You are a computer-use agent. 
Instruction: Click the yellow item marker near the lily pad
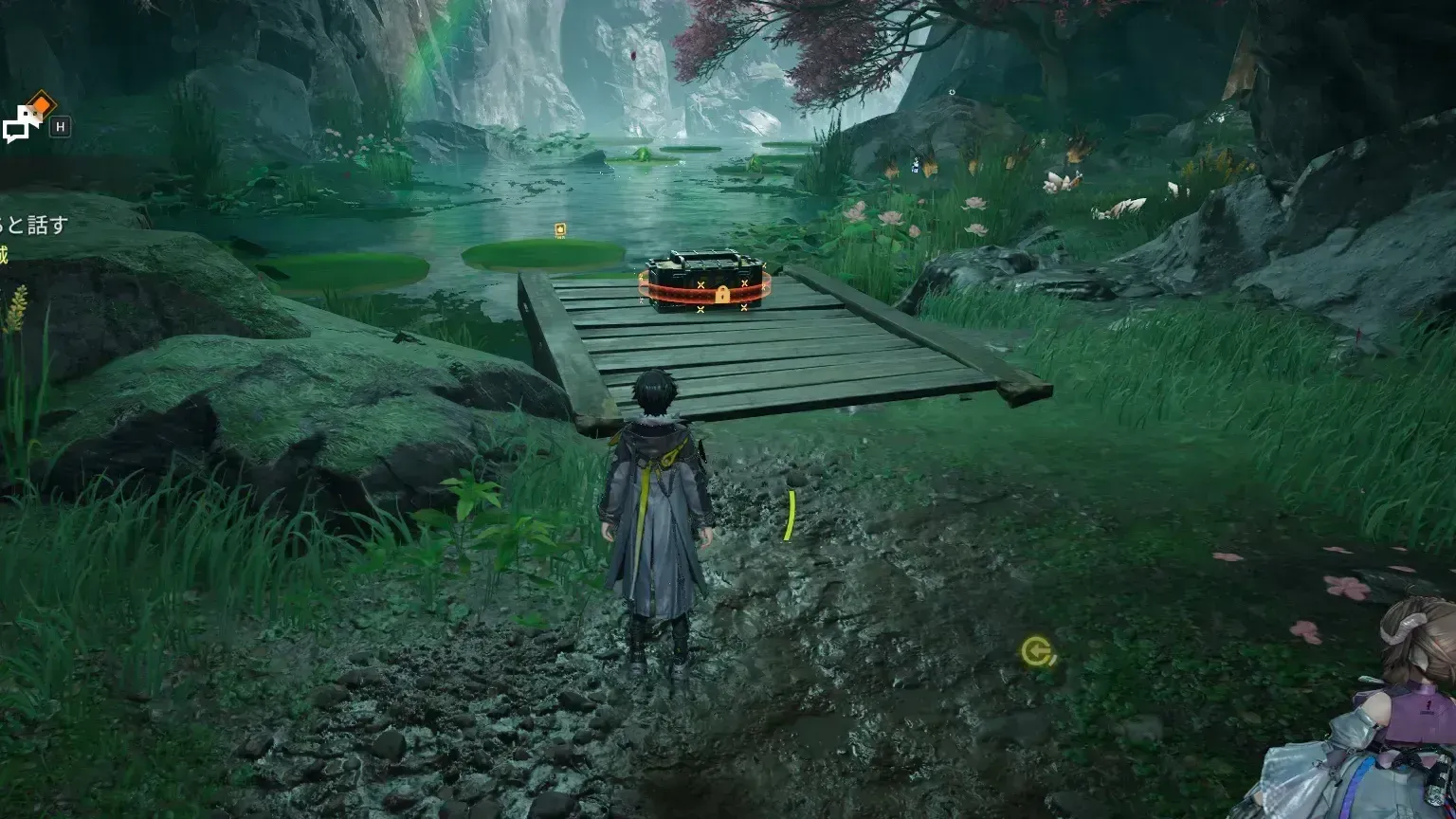click(x=560, y=230)
